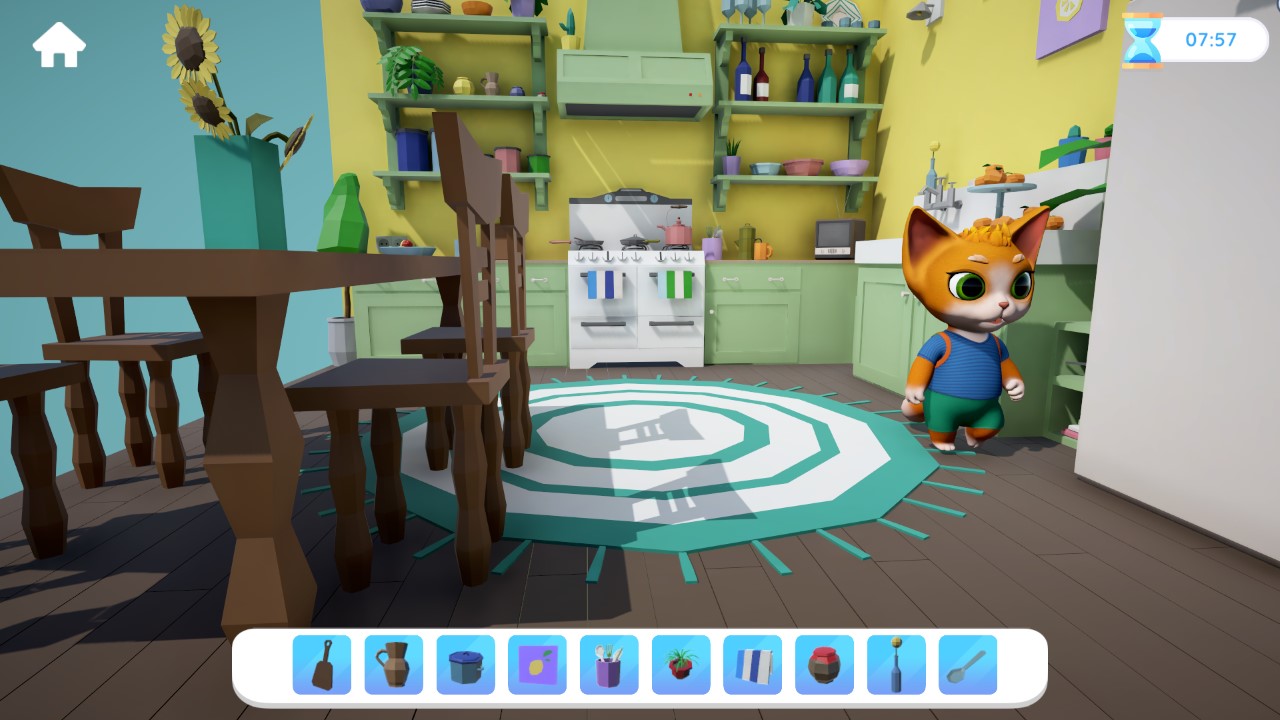Select the striped towel item icon
This screenshot has height=720, width=1280.
(x=752, y=663)
